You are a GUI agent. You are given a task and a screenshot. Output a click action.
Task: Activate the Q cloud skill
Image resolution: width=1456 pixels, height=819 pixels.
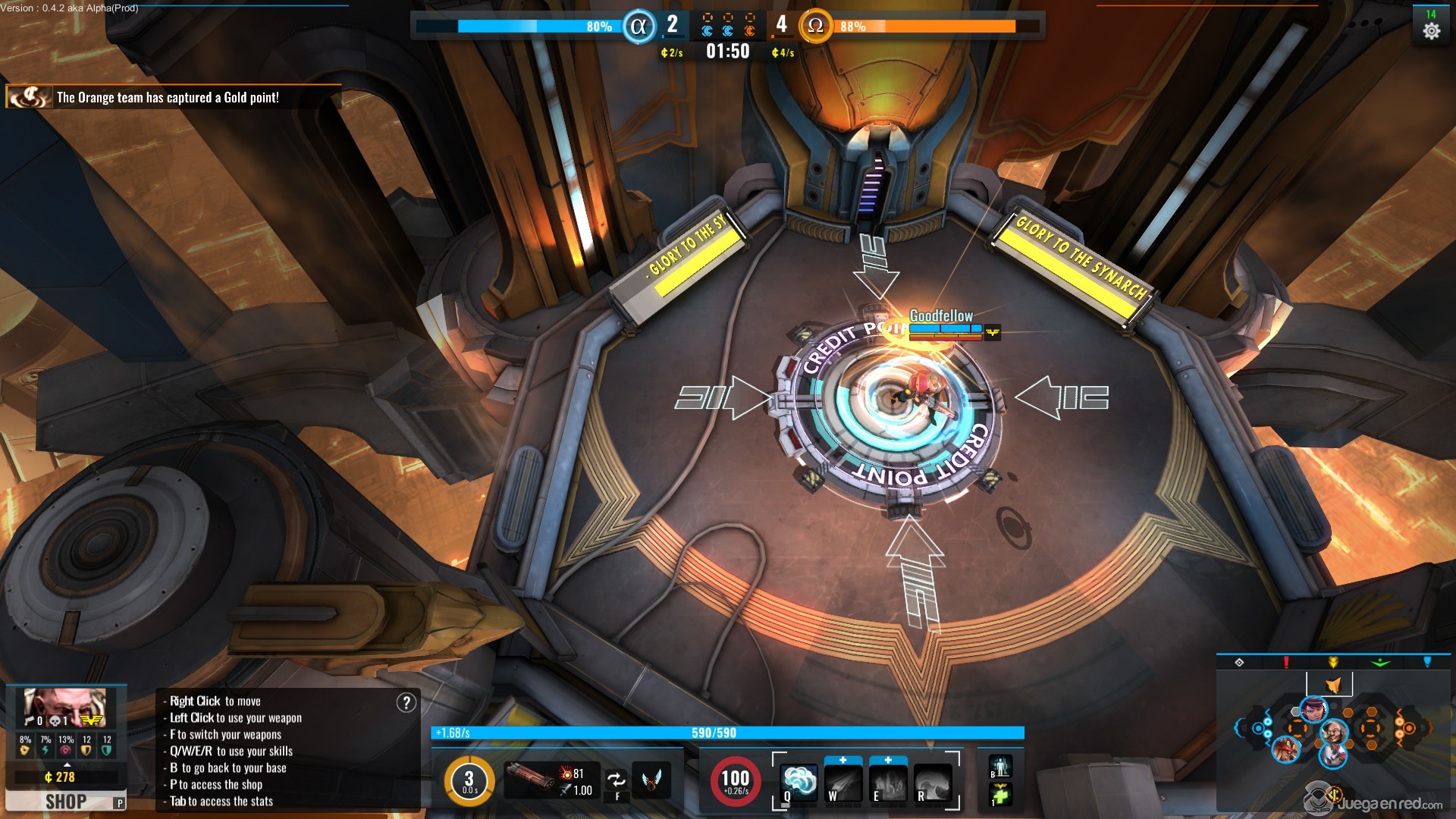(799, 782)
